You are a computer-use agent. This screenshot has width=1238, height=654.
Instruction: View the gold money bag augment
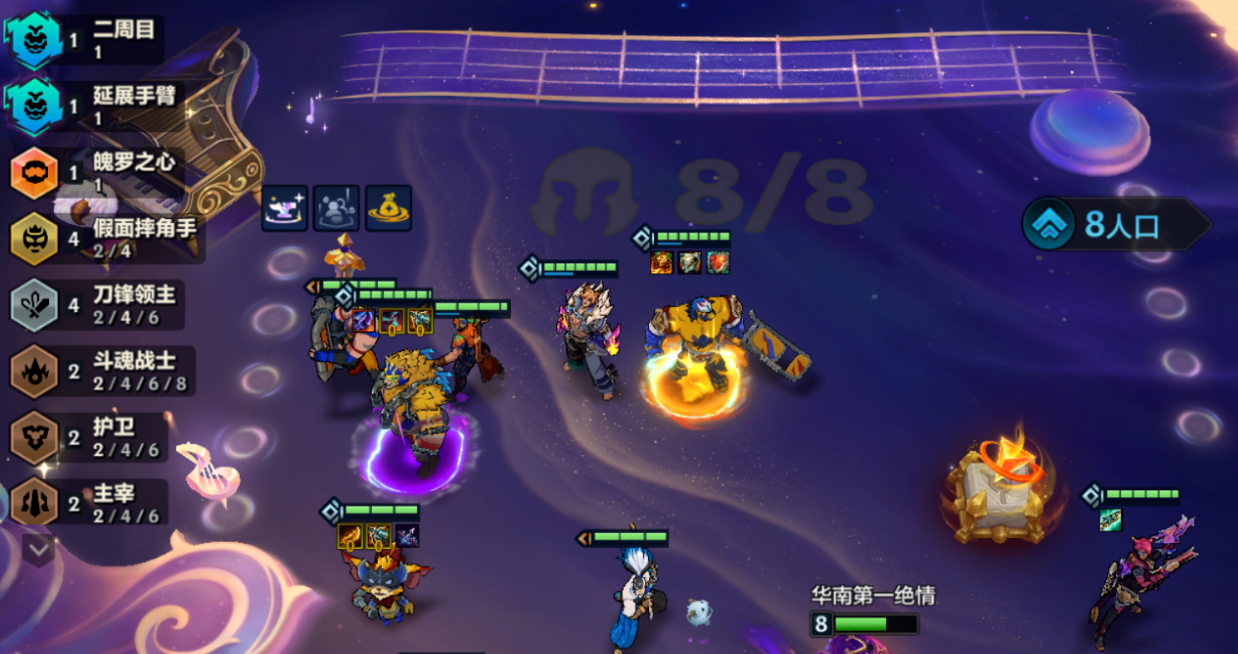tap(388, 208)
